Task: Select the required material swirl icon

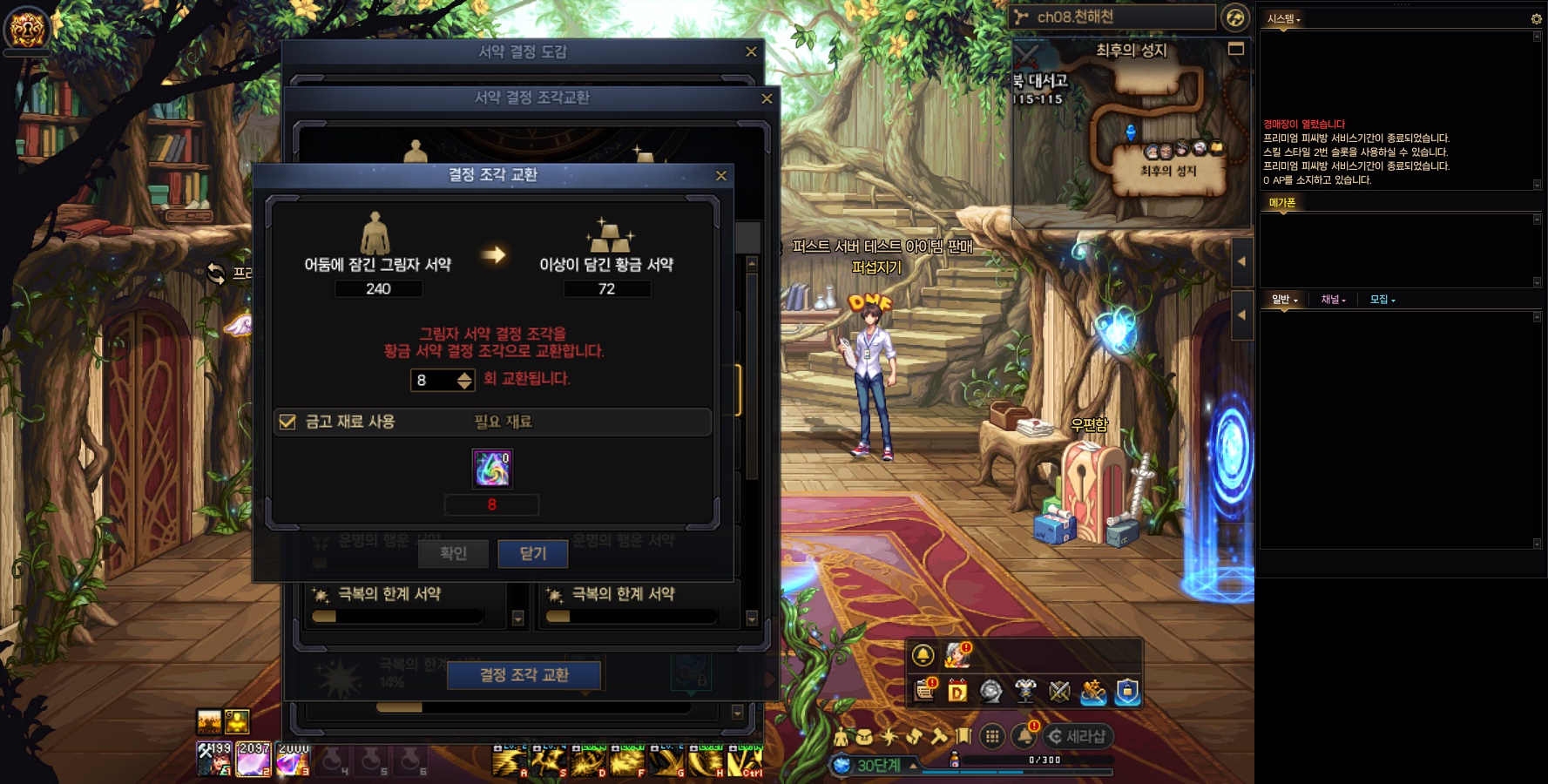Action: click(x=491, y=469)
